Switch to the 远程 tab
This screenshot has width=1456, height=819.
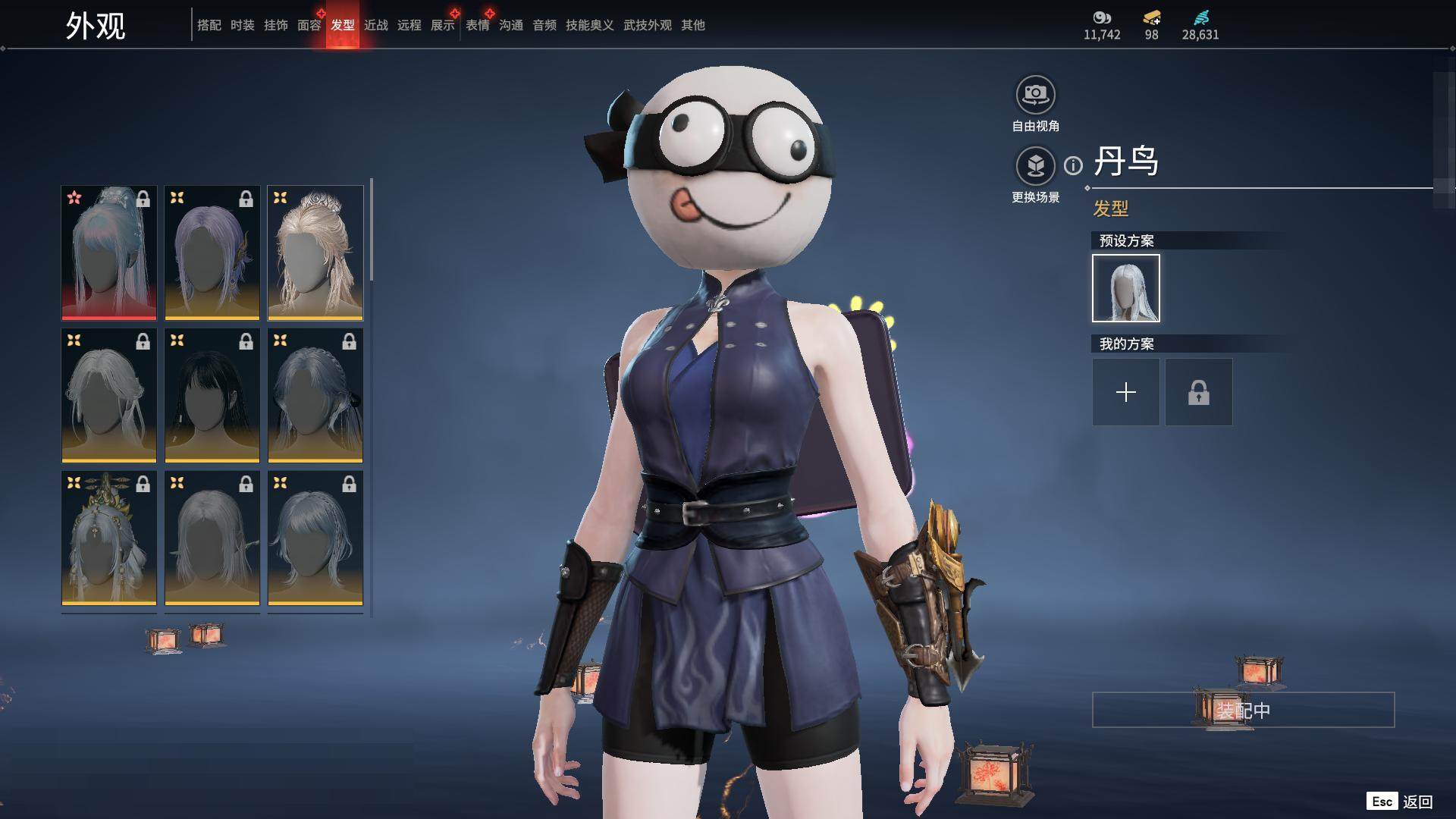pyautogui.click(x=409, y=25)
